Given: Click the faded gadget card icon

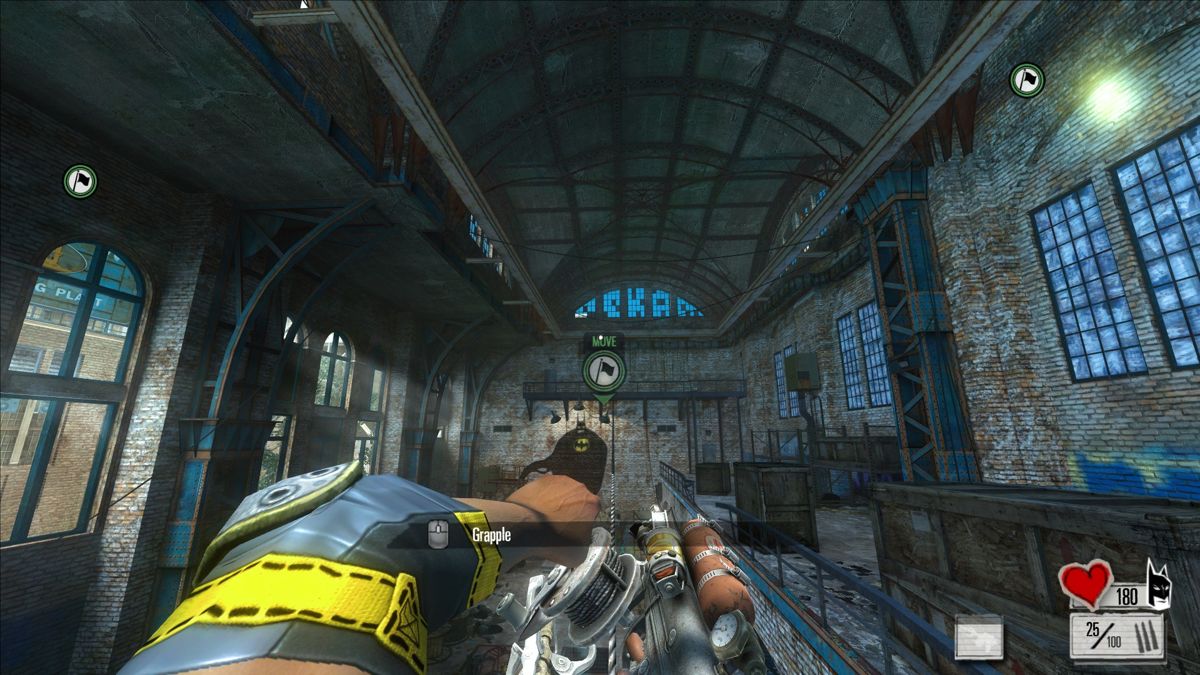Looking at the screenshot, I should (x=978, y=637).
